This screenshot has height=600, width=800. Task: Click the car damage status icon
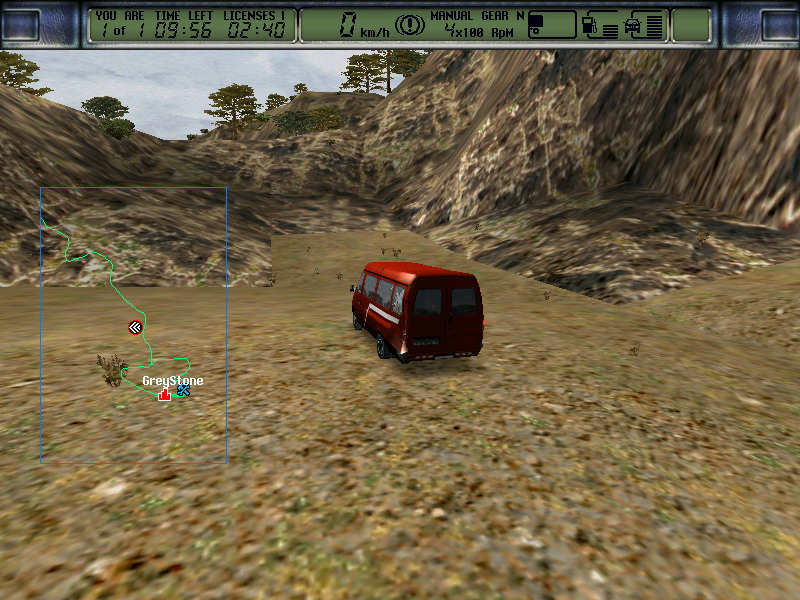click(x=634, y=25)
